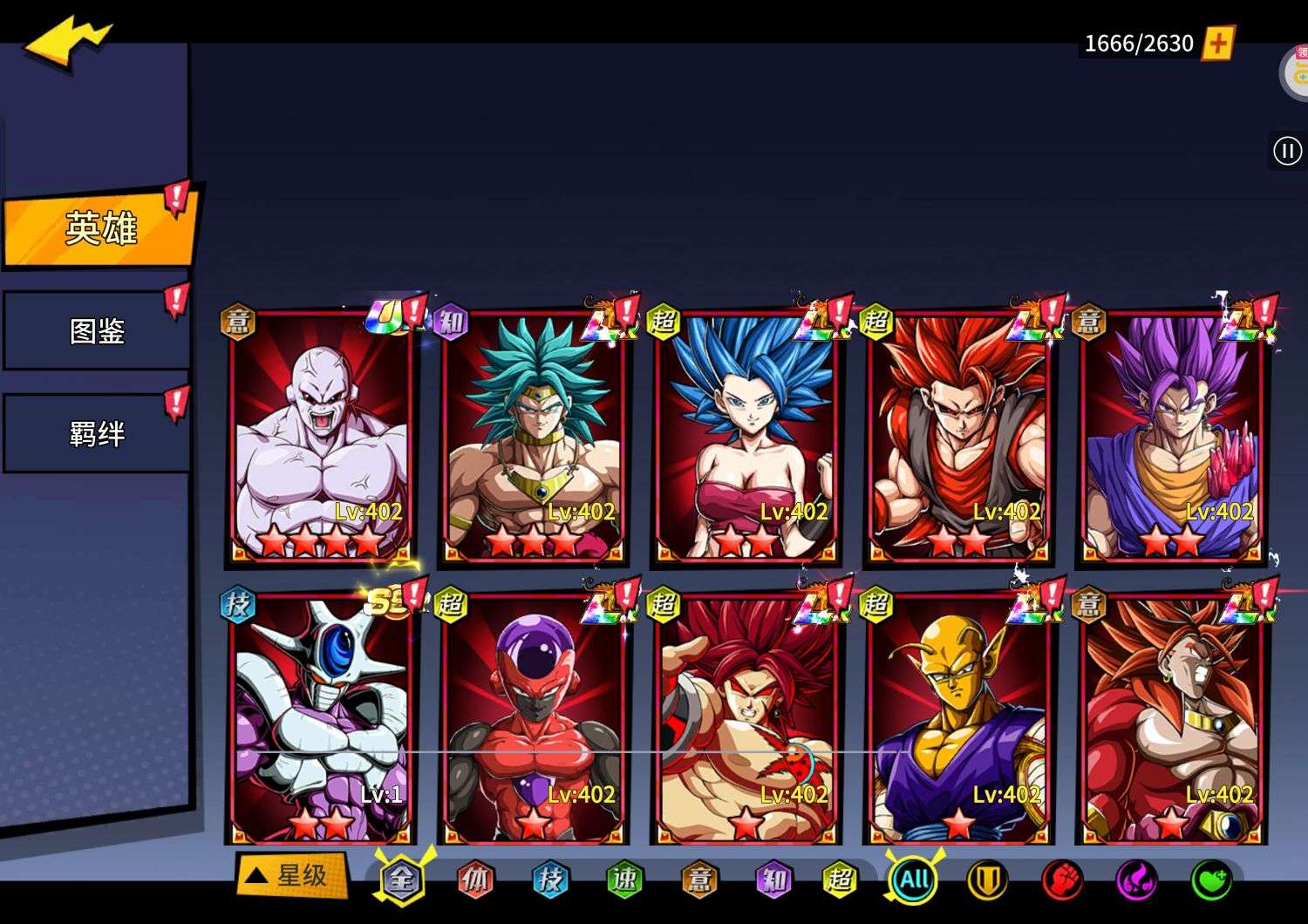Screen dimensions: 1308x924
Task: Select the purple-haired Vegito card
Action: (1171, 436)
